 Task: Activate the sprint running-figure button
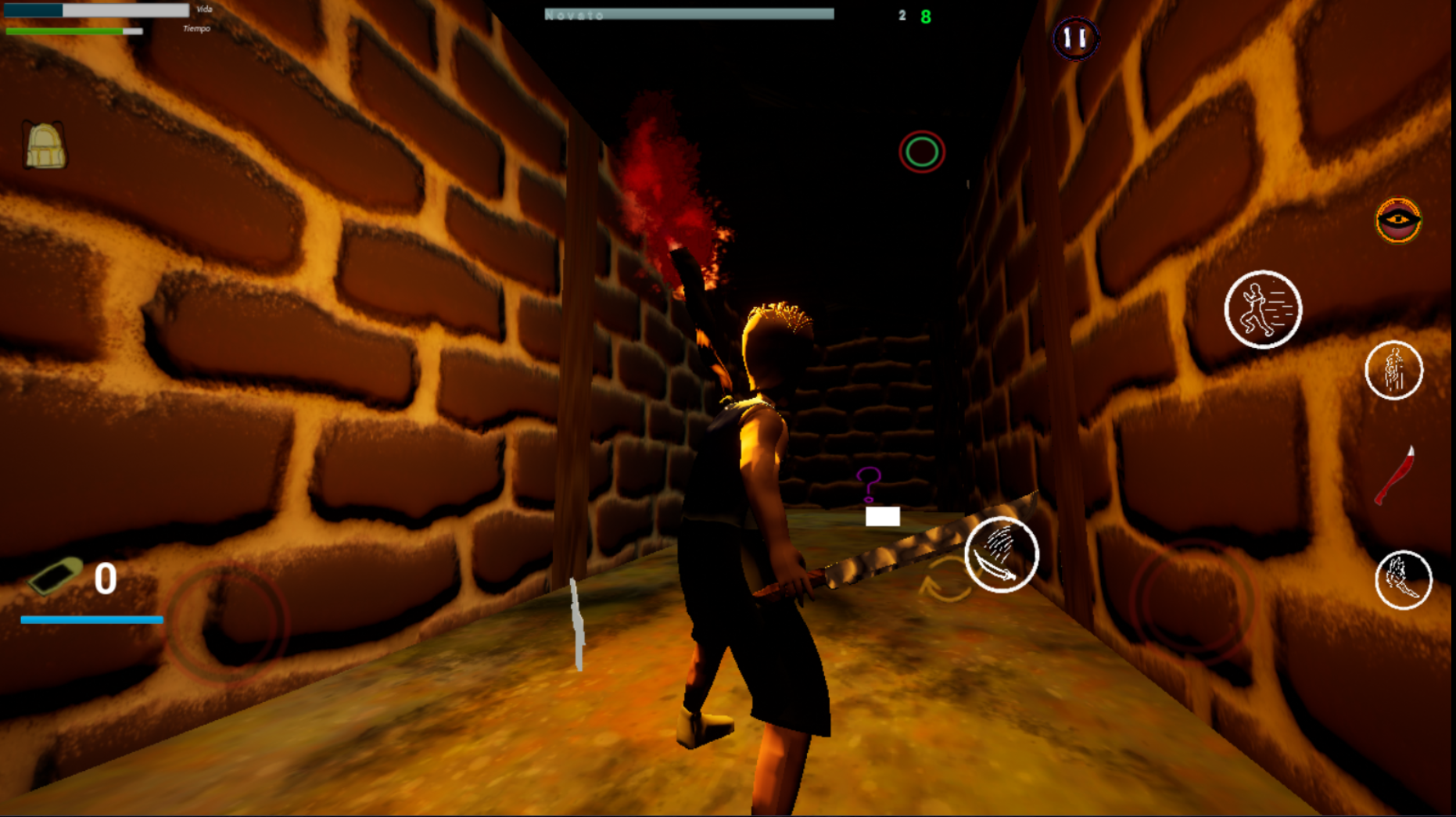coord(1262,310)
